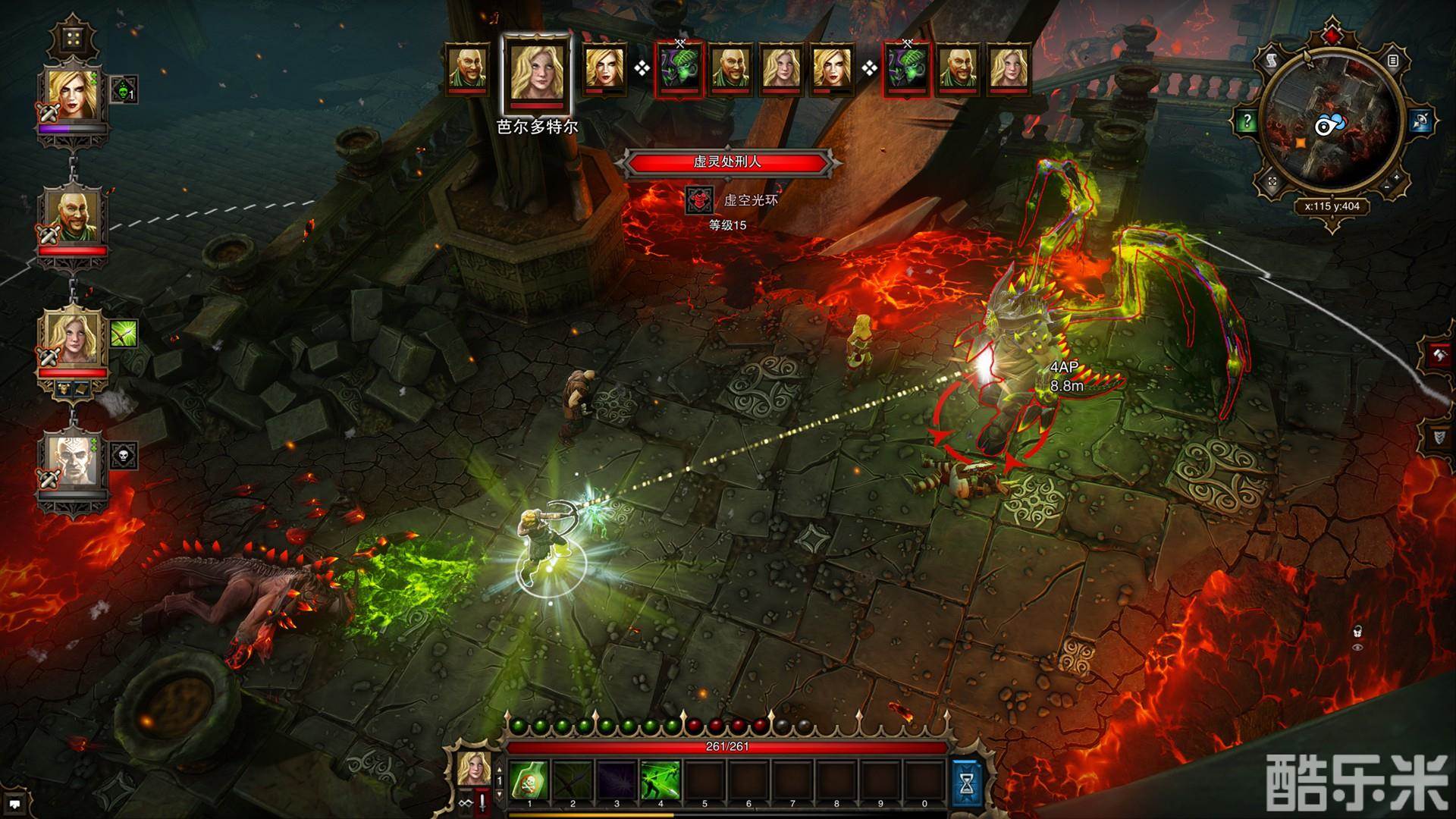Select the pale tattooed bald party portrait
Screen dimensions: 1456x819
pos(73,460)
